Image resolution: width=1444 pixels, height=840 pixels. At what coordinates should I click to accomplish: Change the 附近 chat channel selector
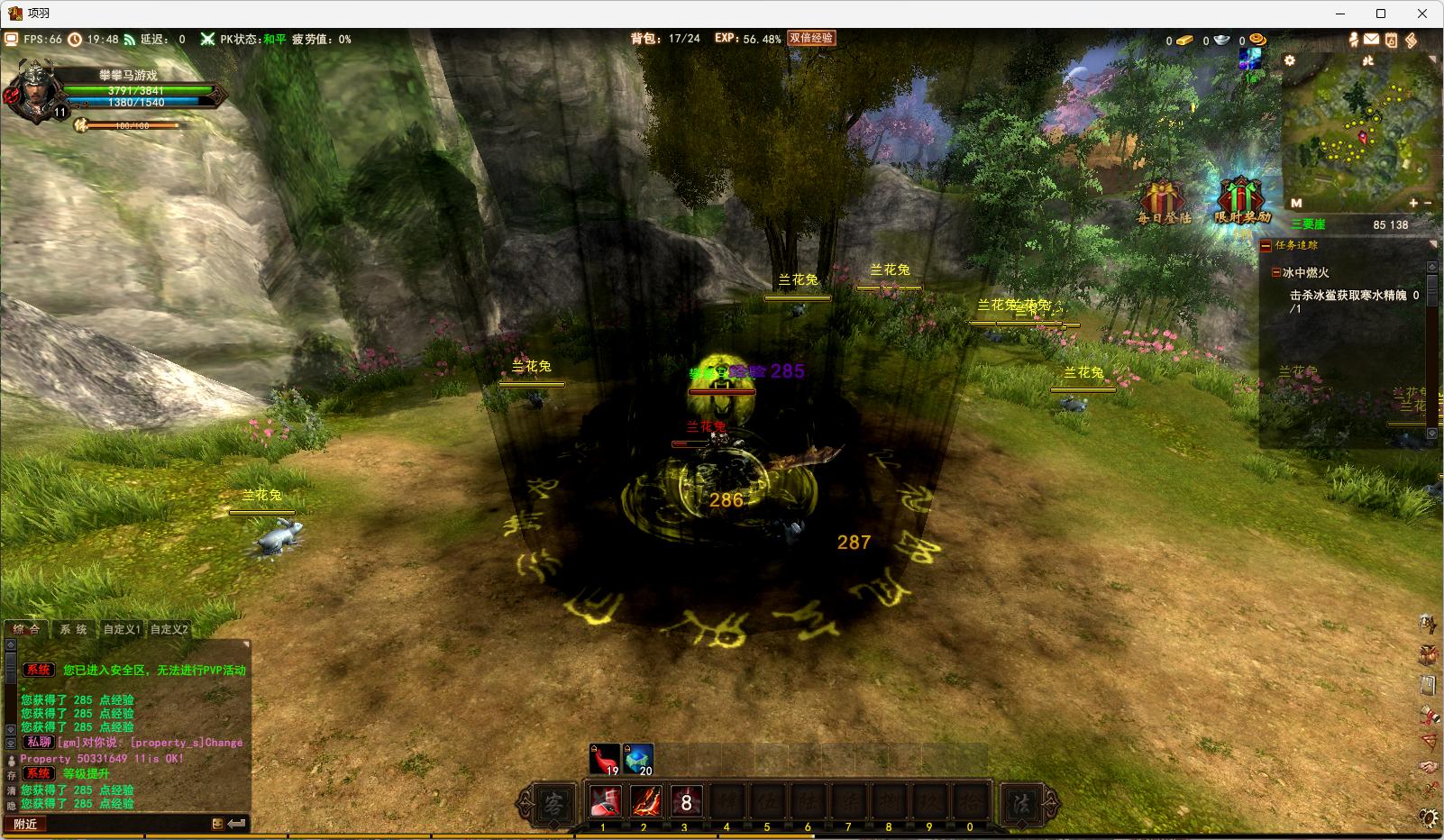coord(26,824)
